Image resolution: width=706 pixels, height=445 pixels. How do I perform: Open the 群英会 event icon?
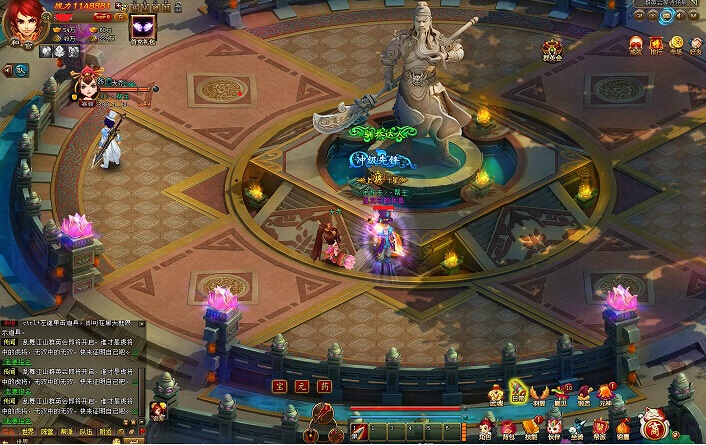(x=552, y=47)
